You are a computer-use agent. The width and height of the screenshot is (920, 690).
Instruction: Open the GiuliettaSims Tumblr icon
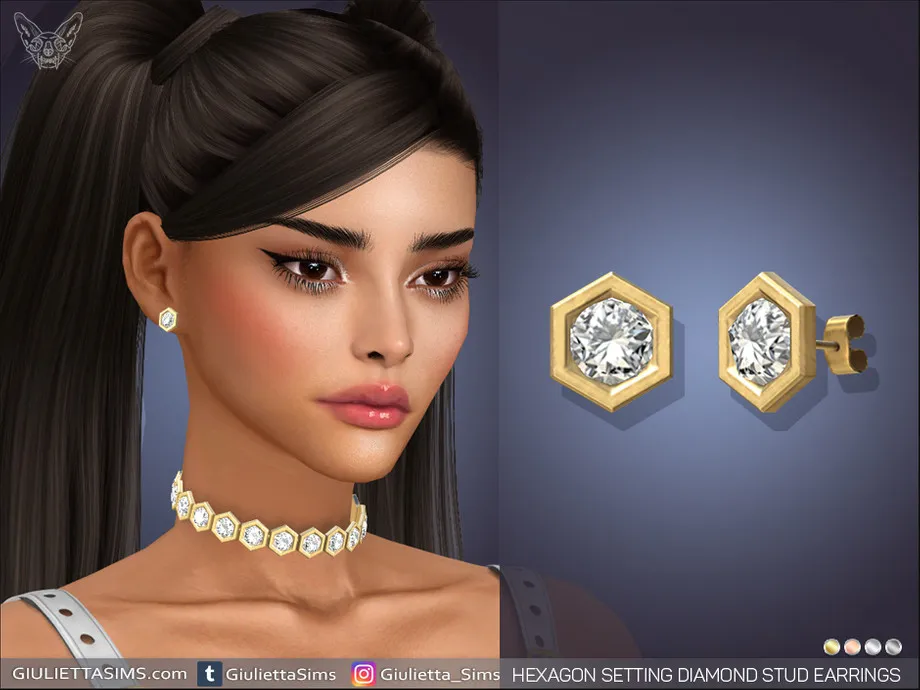(210, 674)
